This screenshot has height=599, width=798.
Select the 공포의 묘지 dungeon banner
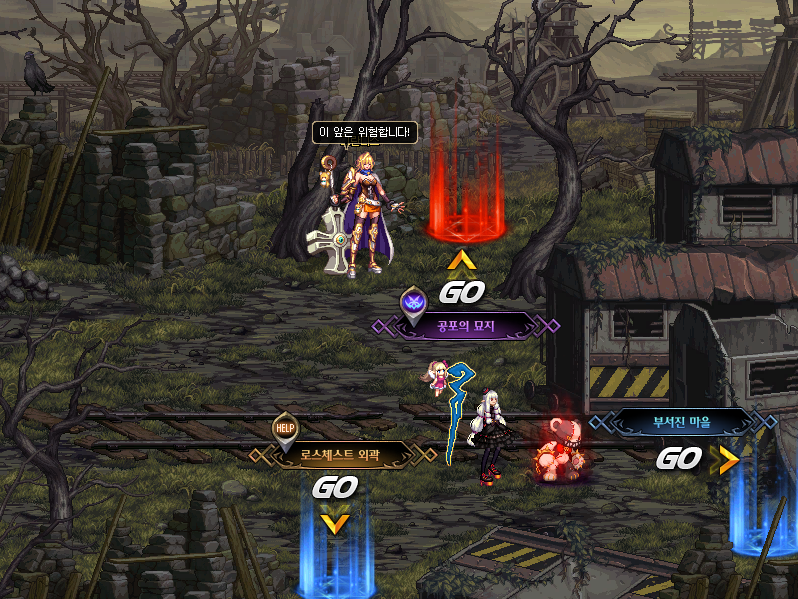coord(466,326)
